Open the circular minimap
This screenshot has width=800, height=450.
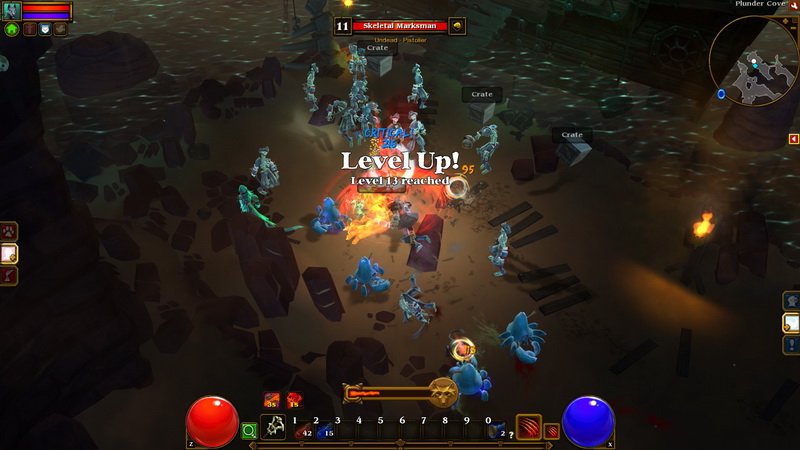click(753, 61)
